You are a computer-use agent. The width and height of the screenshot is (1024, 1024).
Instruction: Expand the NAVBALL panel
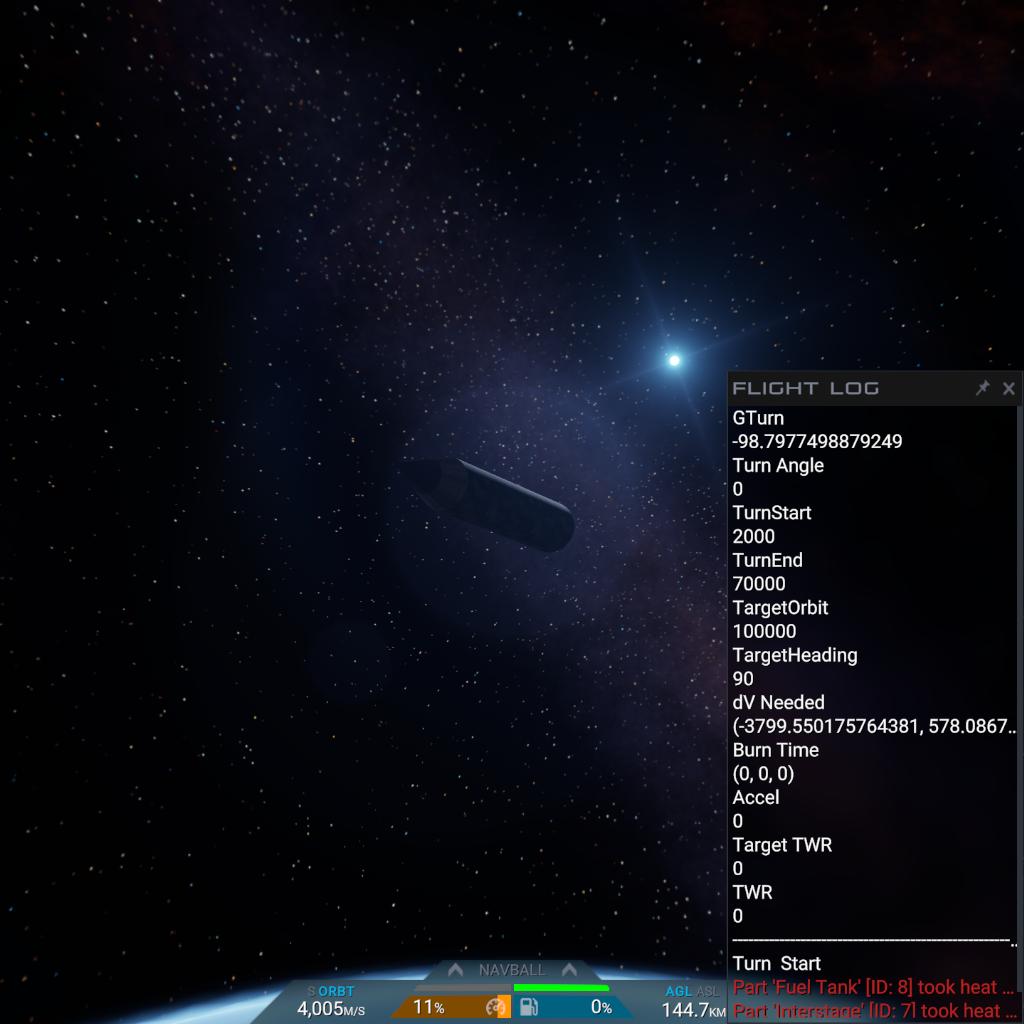point(512,970)
